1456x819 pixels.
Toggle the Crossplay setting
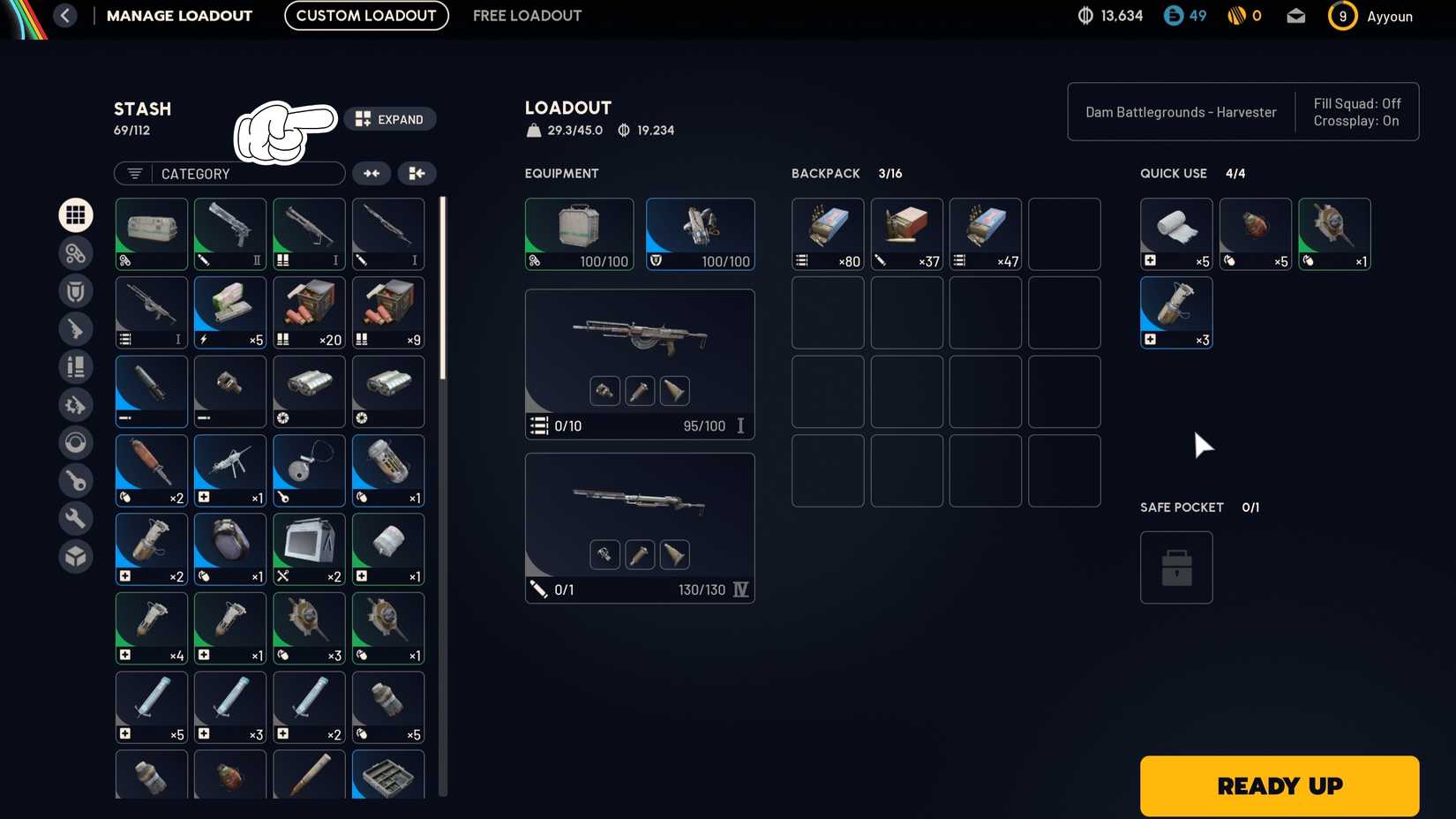tap(1356, 121)
